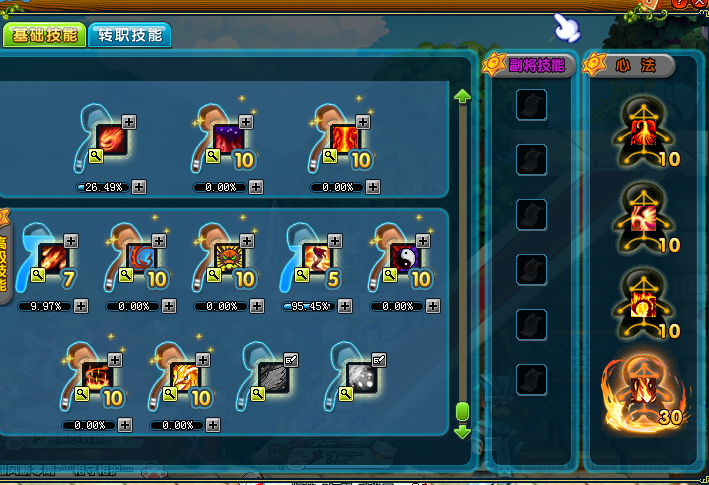The width and height of the screenshot is (709, 485).
Task: Select the fireball skill at 26.49%
Action: [111, 141]
